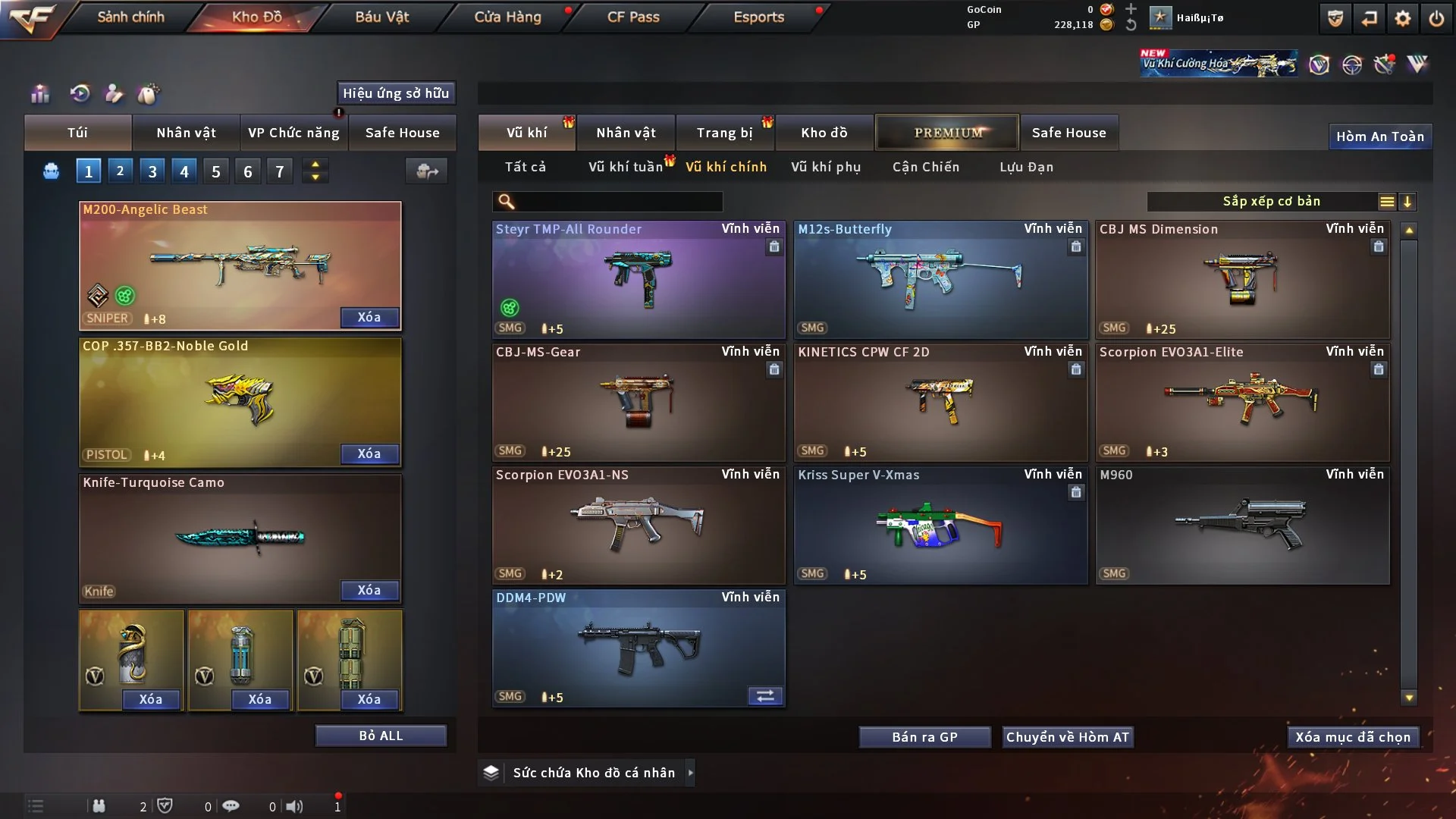
Task: Choose the Scorpion EVO3A1-Elite item
Action: click(1242, 402)
